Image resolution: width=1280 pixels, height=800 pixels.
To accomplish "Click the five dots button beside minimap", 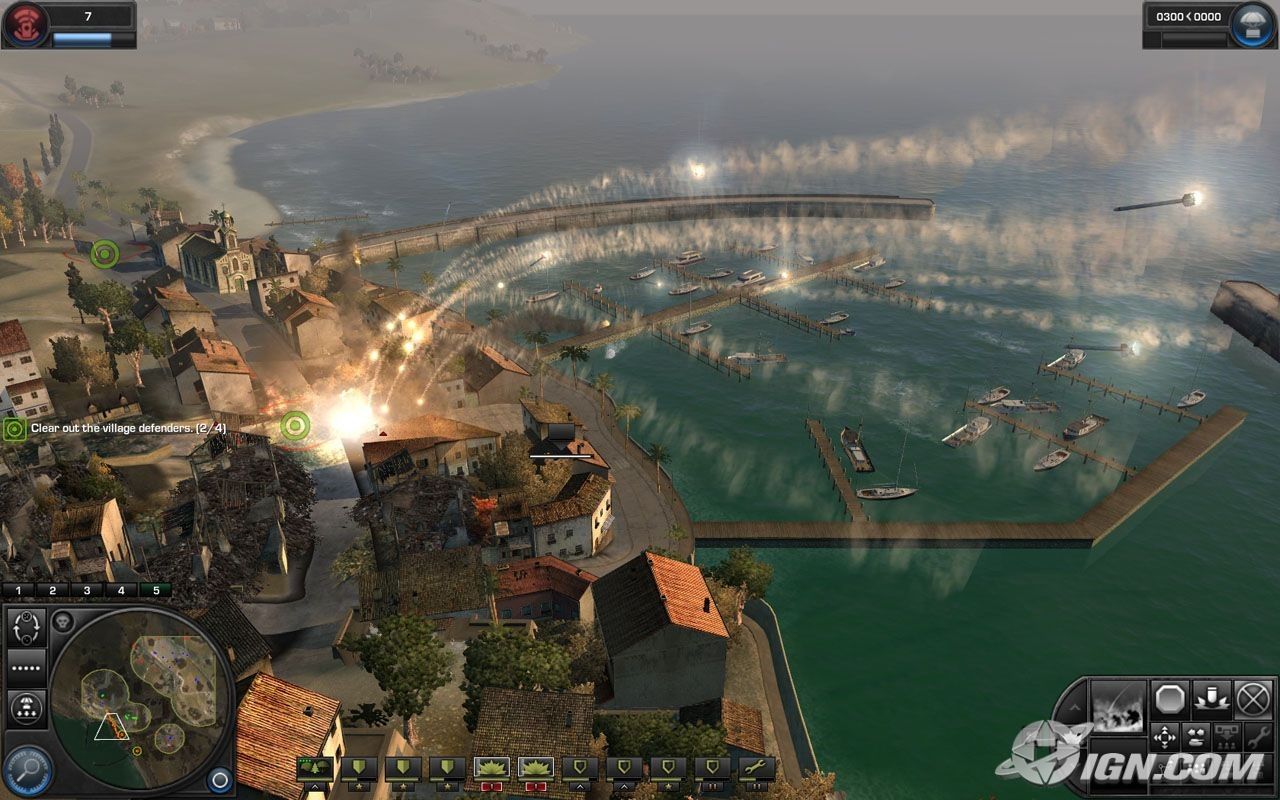I will point(26,667).
